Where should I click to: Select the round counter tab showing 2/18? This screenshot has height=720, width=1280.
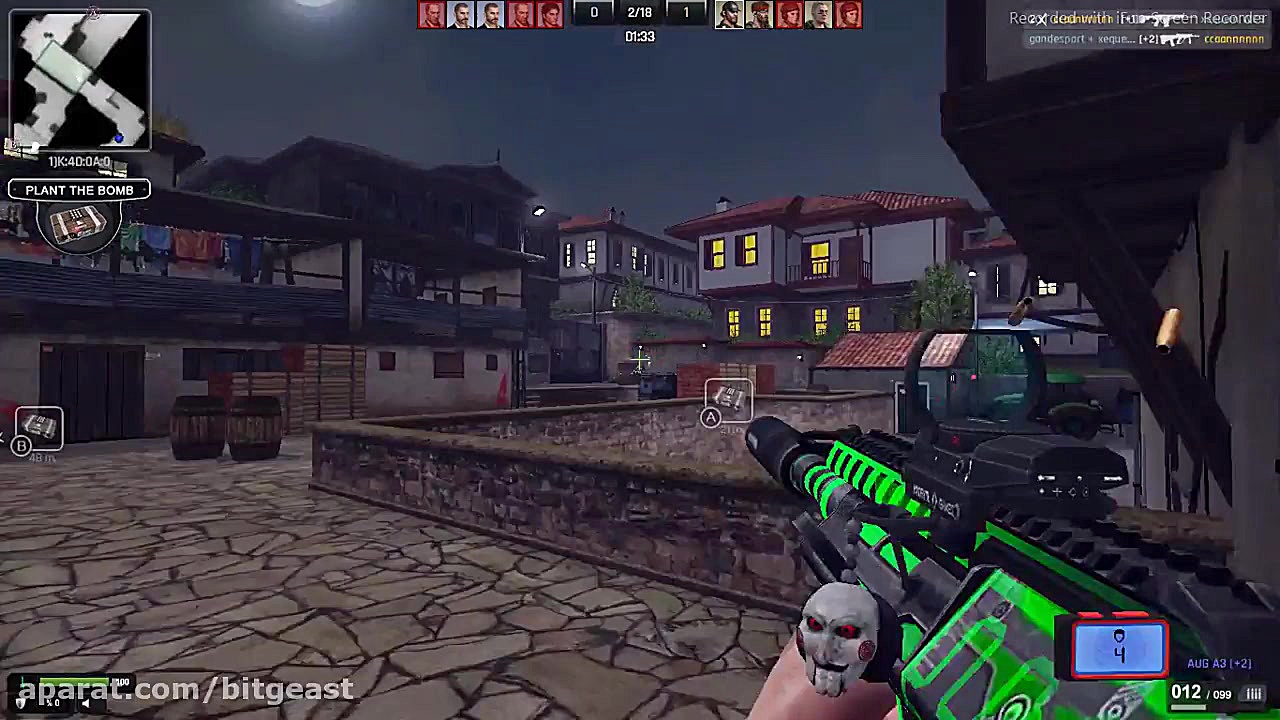click(x=640, y=12)
